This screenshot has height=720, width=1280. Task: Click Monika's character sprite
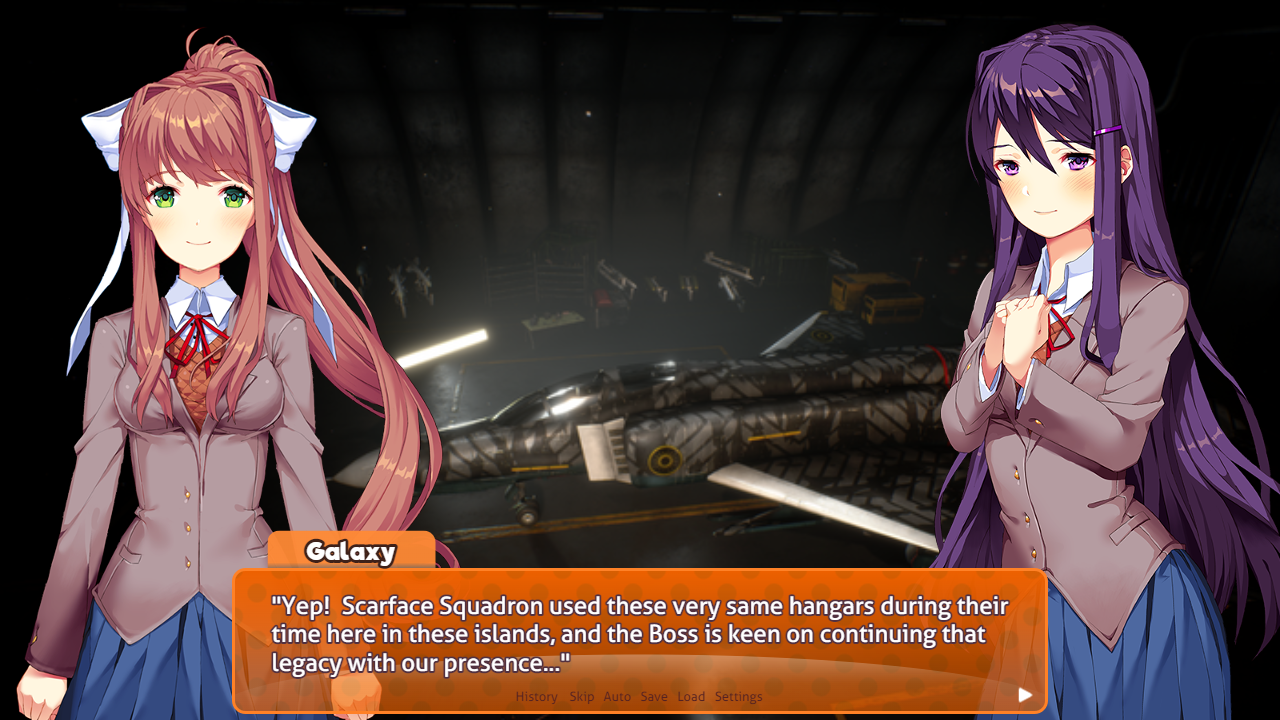[190, 350]
